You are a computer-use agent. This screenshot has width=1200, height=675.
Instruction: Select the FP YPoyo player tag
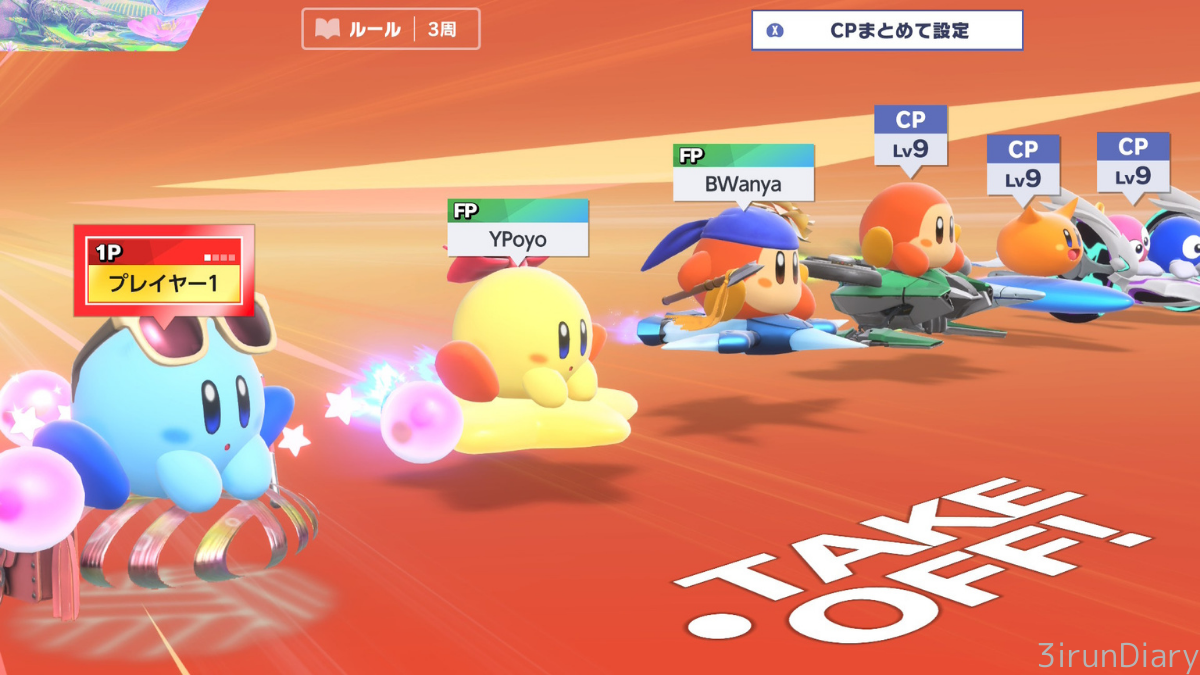517,229
